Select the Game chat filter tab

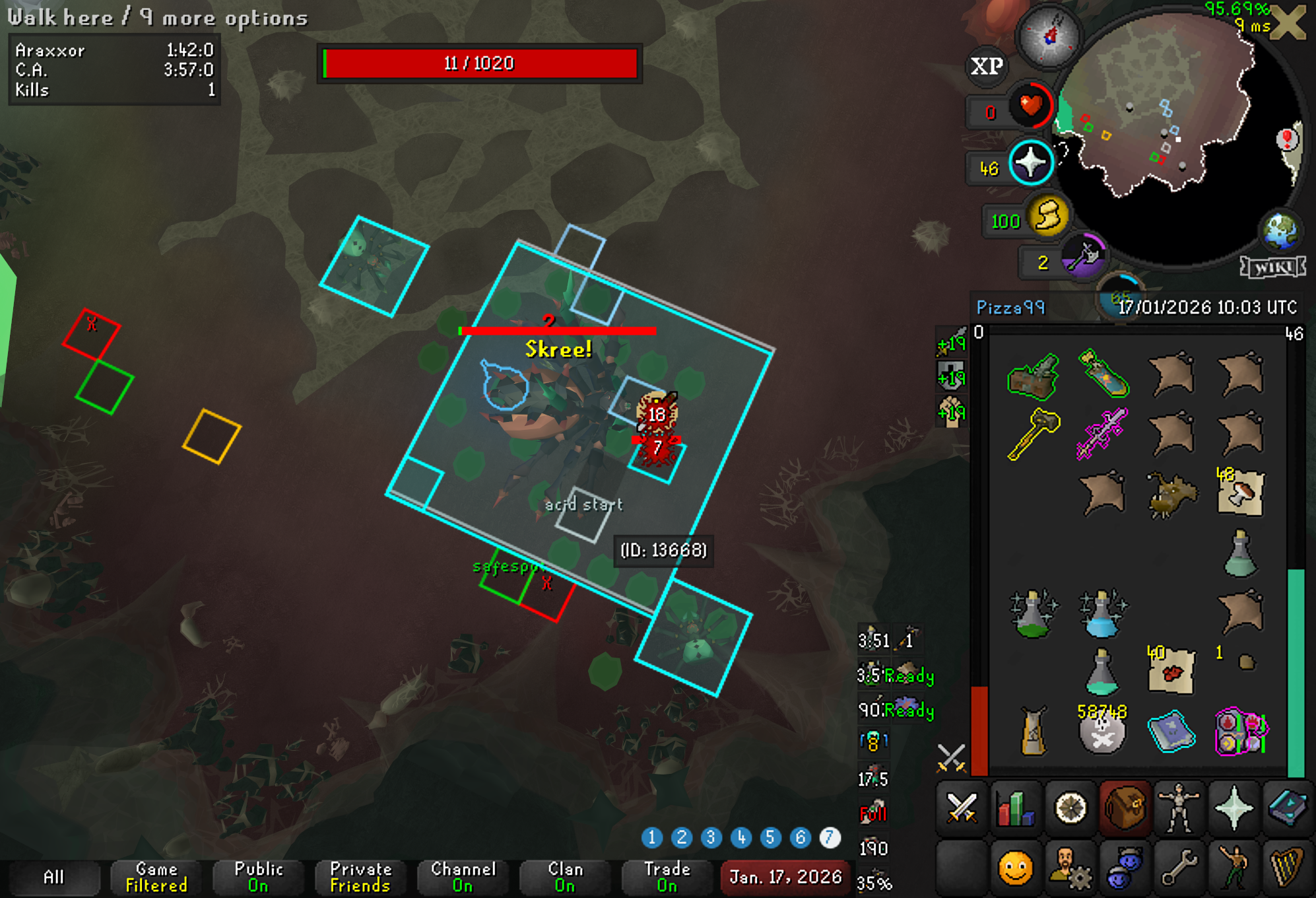(156, 877)
